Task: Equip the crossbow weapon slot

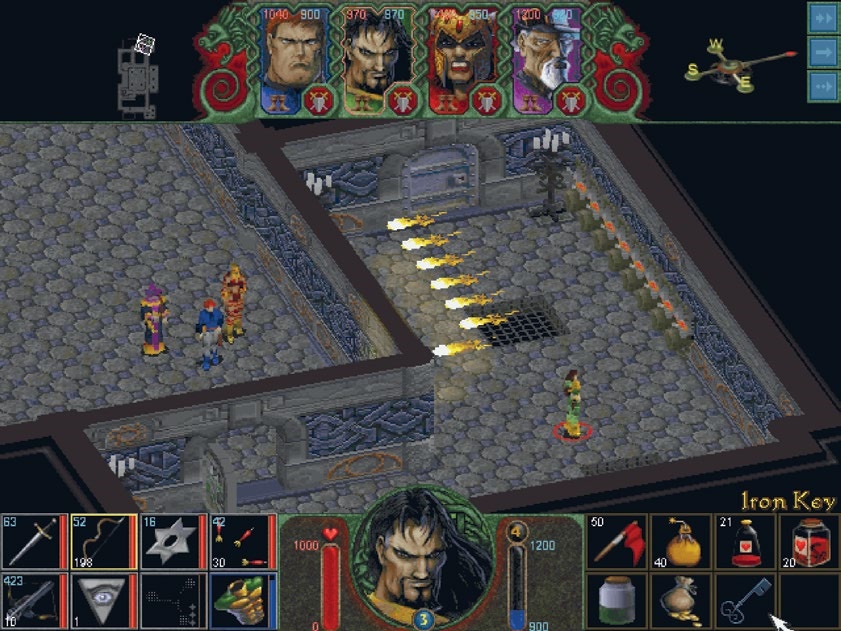Action: click(34, 600)
